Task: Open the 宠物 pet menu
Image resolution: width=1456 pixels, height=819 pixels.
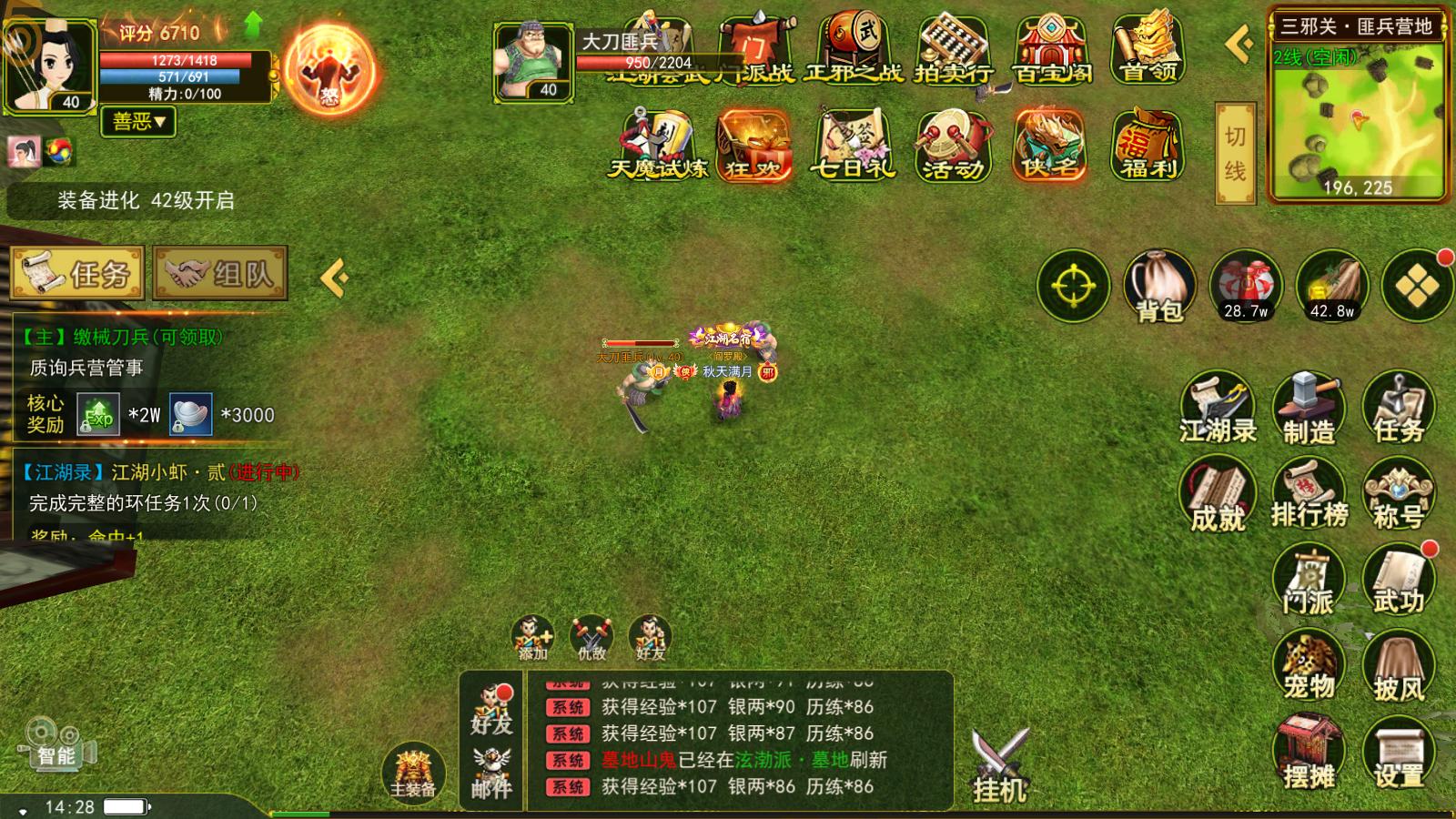Action: (x=1309, y=669)
